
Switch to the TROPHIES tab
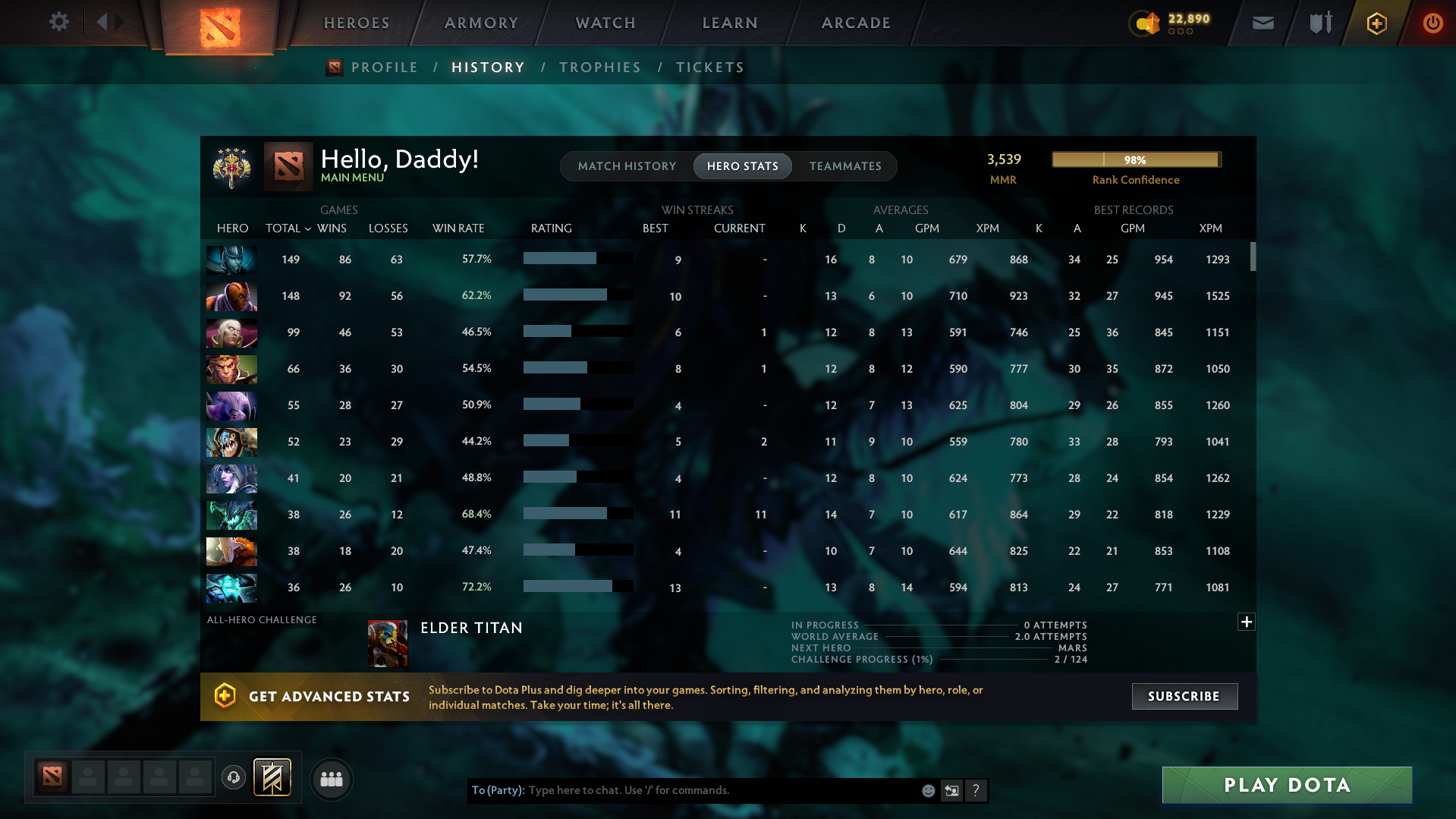[599, 68]
